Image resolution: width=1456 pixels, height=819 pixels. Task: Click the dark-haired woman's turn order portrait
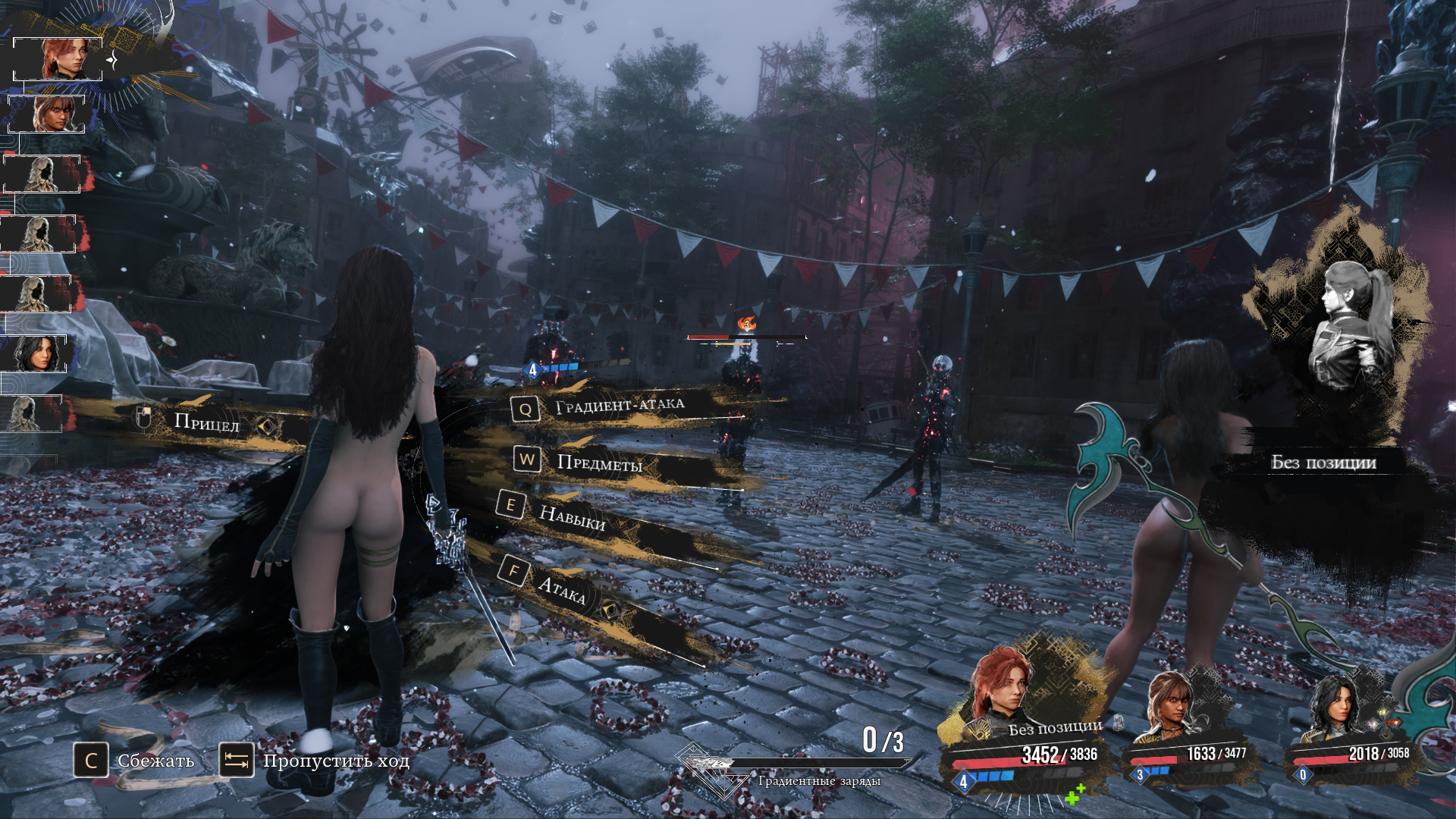pyautogui.click(x=36, y=353)
